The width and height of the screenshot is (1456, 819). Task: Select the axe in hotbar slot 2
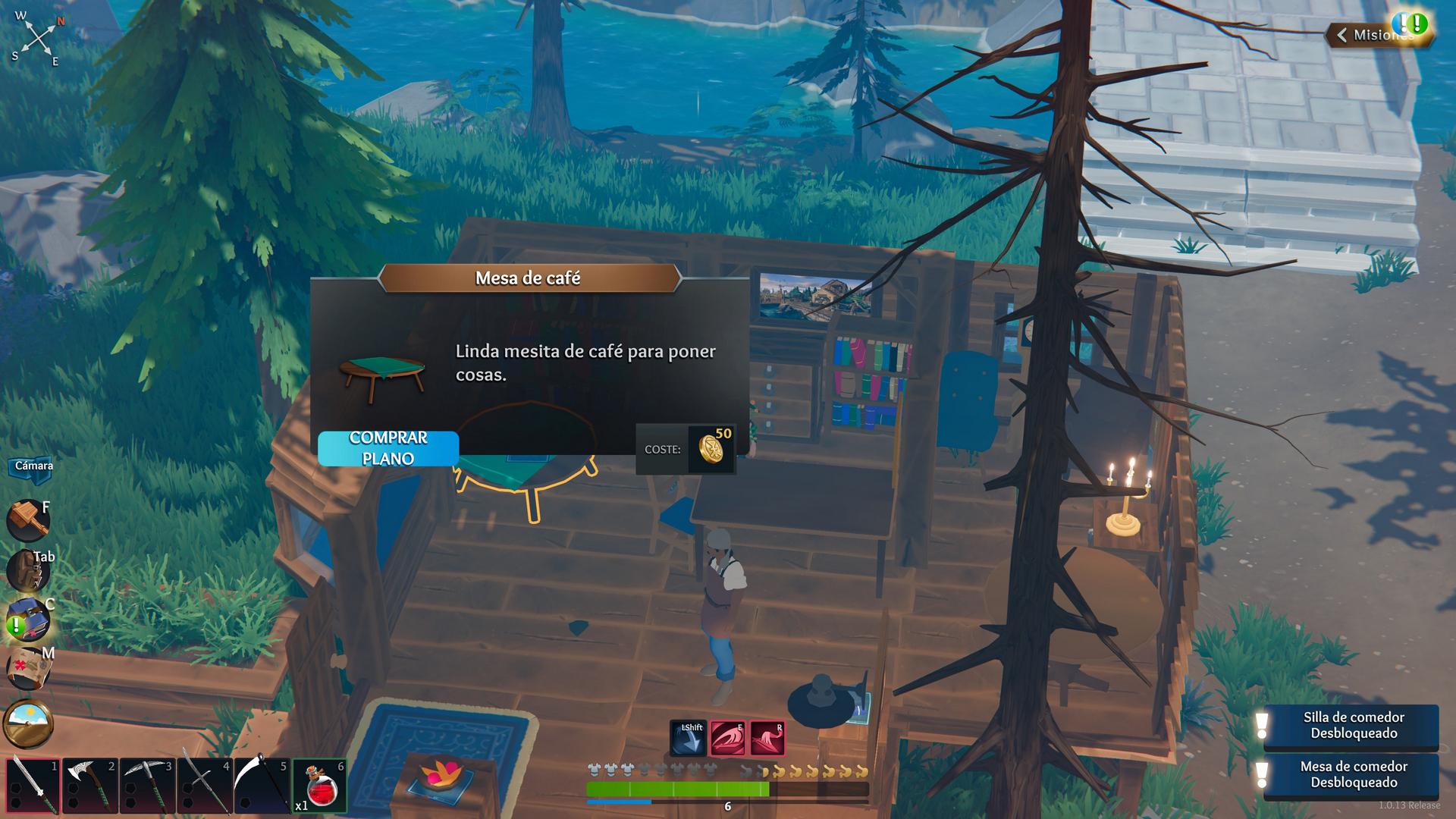(x=89, y=786)
